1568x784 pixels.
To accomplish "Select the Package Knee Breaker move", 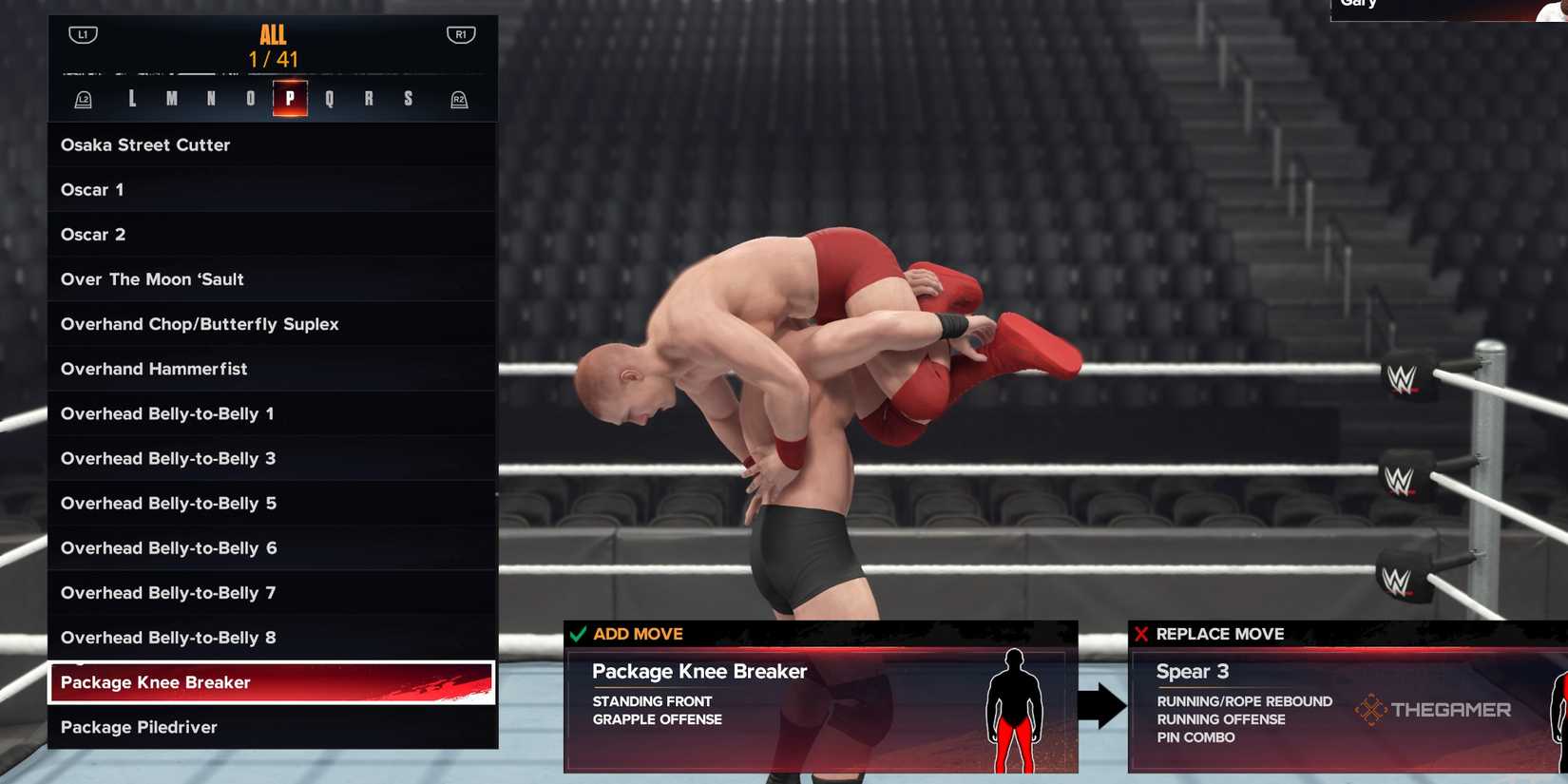I will coord(155,682).
